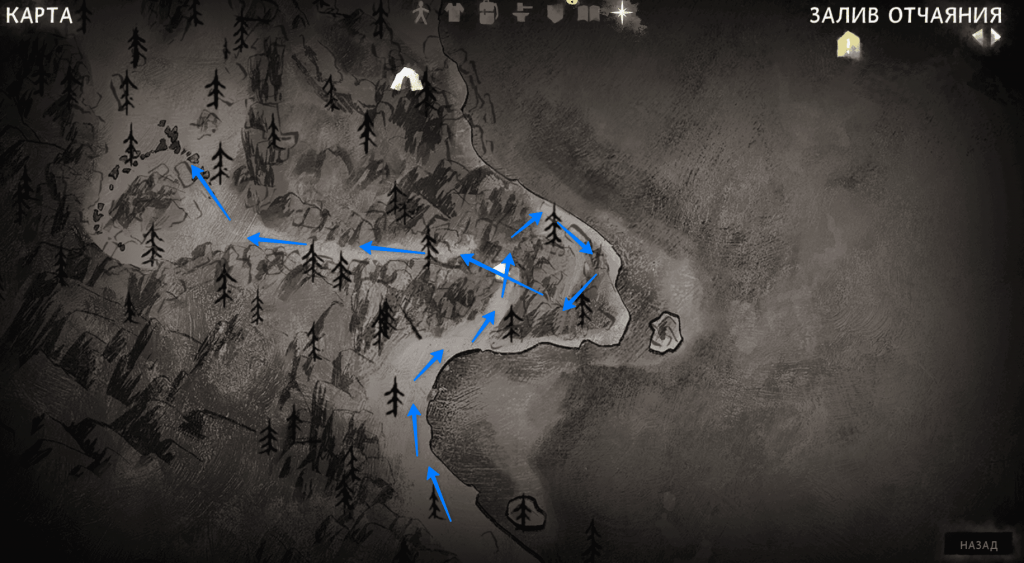1024x563 pixels.
Task: Switch to the clothing tab (shirt icon)
Action: click(454, 12)
